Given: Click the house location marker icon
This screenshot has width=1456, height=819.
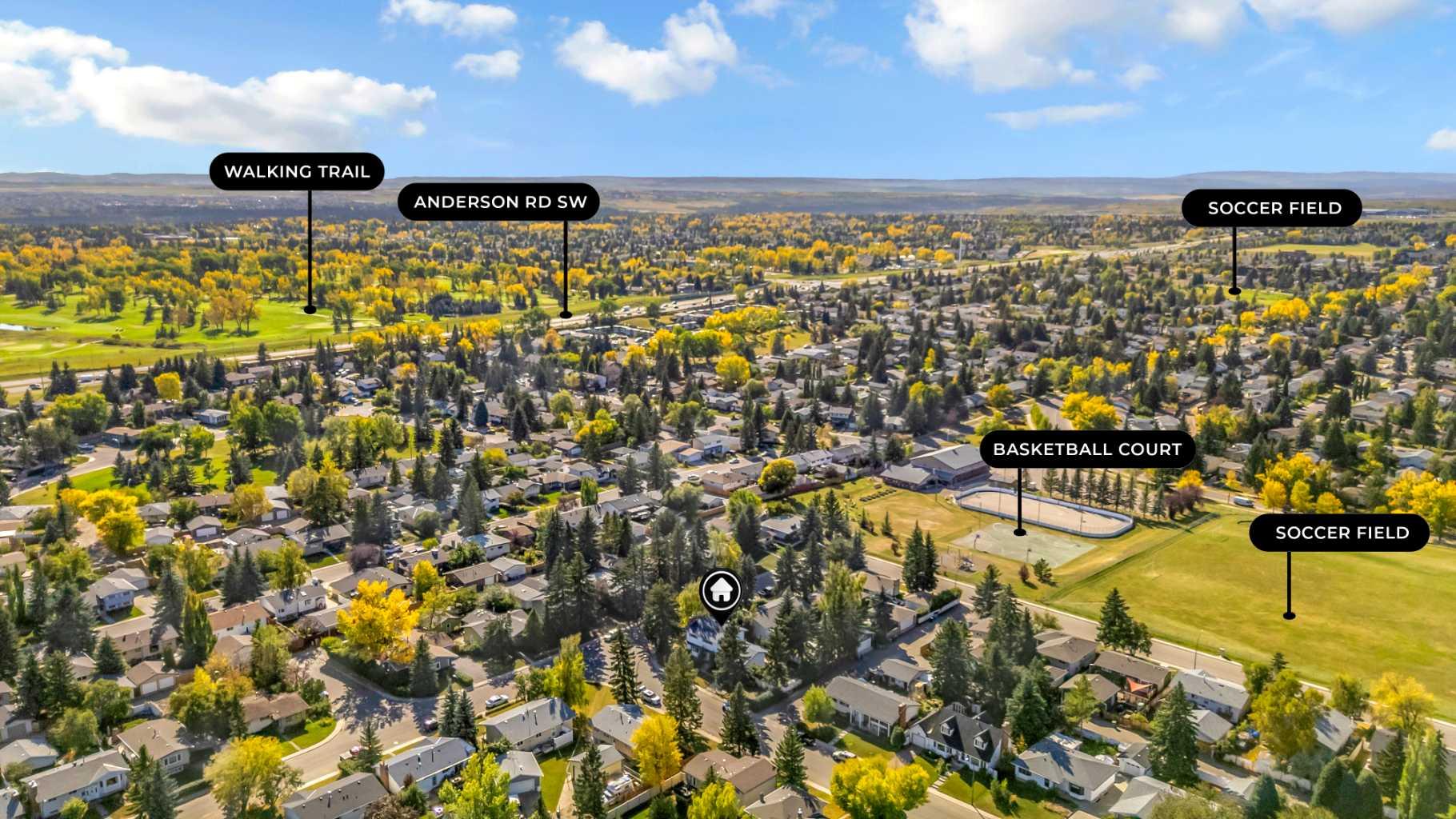Looking at the screenshot, I should 721,592.
